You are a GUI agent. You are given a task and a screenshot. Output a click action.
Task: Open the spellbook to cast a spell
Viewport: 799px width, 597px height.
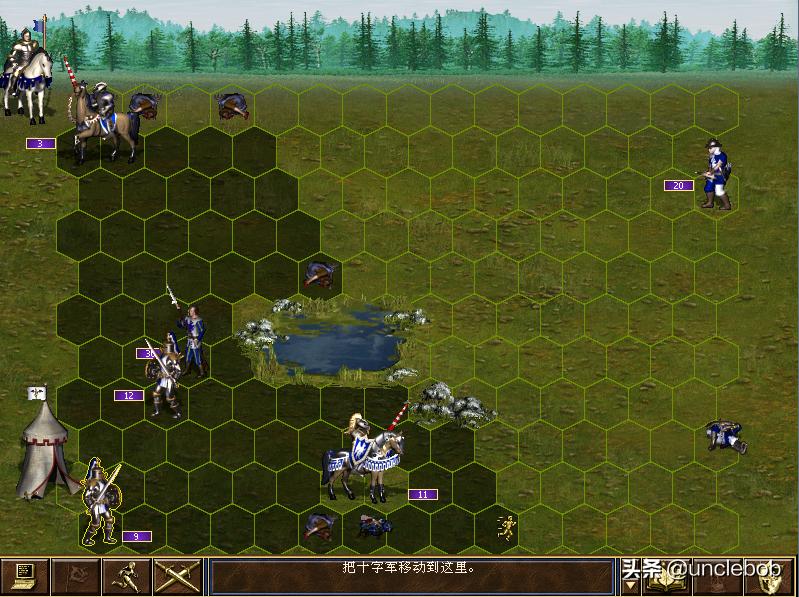click(668, 578)
